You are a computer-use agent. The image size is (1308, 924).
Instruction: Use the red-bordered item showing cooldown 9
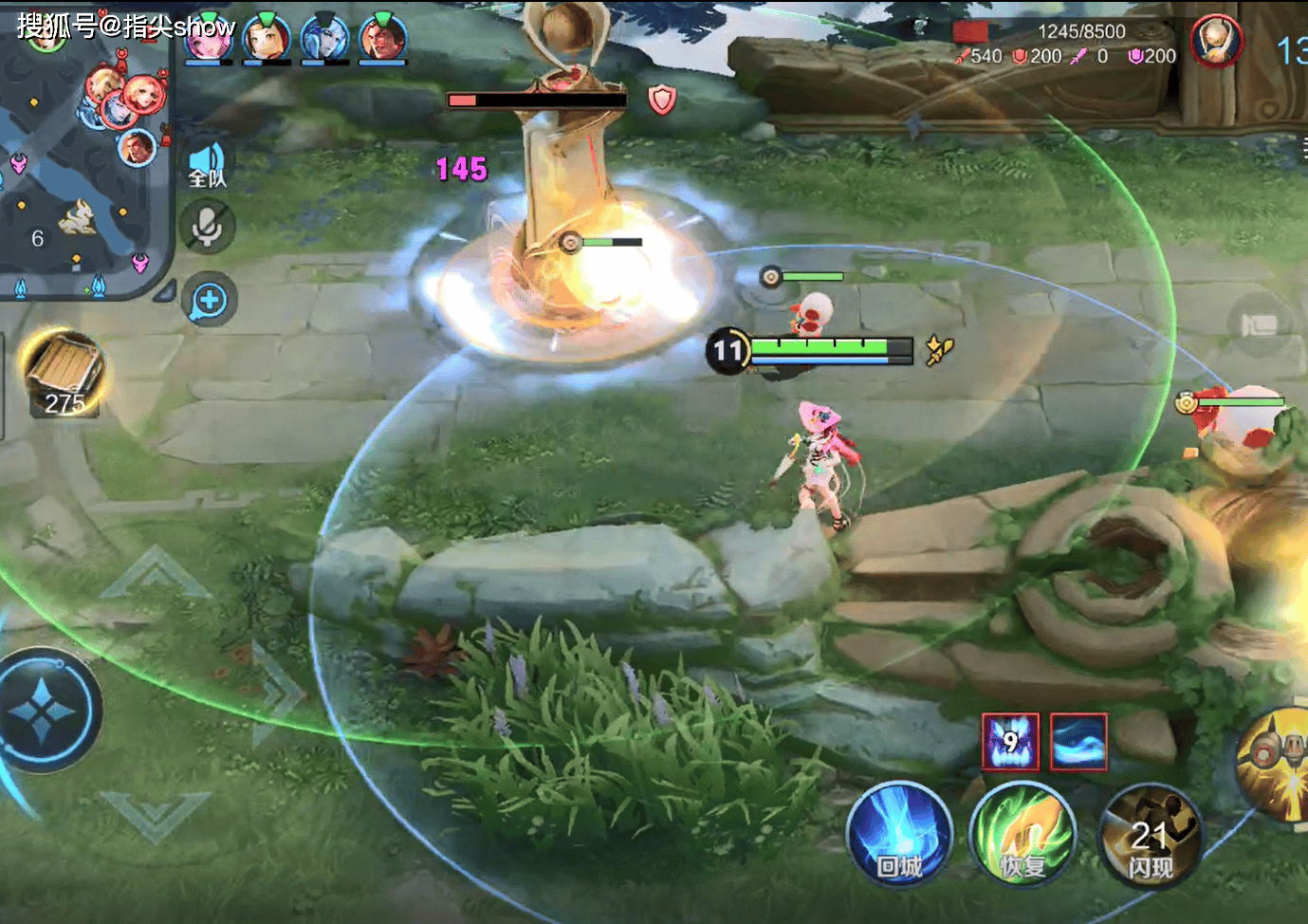coord(1010,741)
